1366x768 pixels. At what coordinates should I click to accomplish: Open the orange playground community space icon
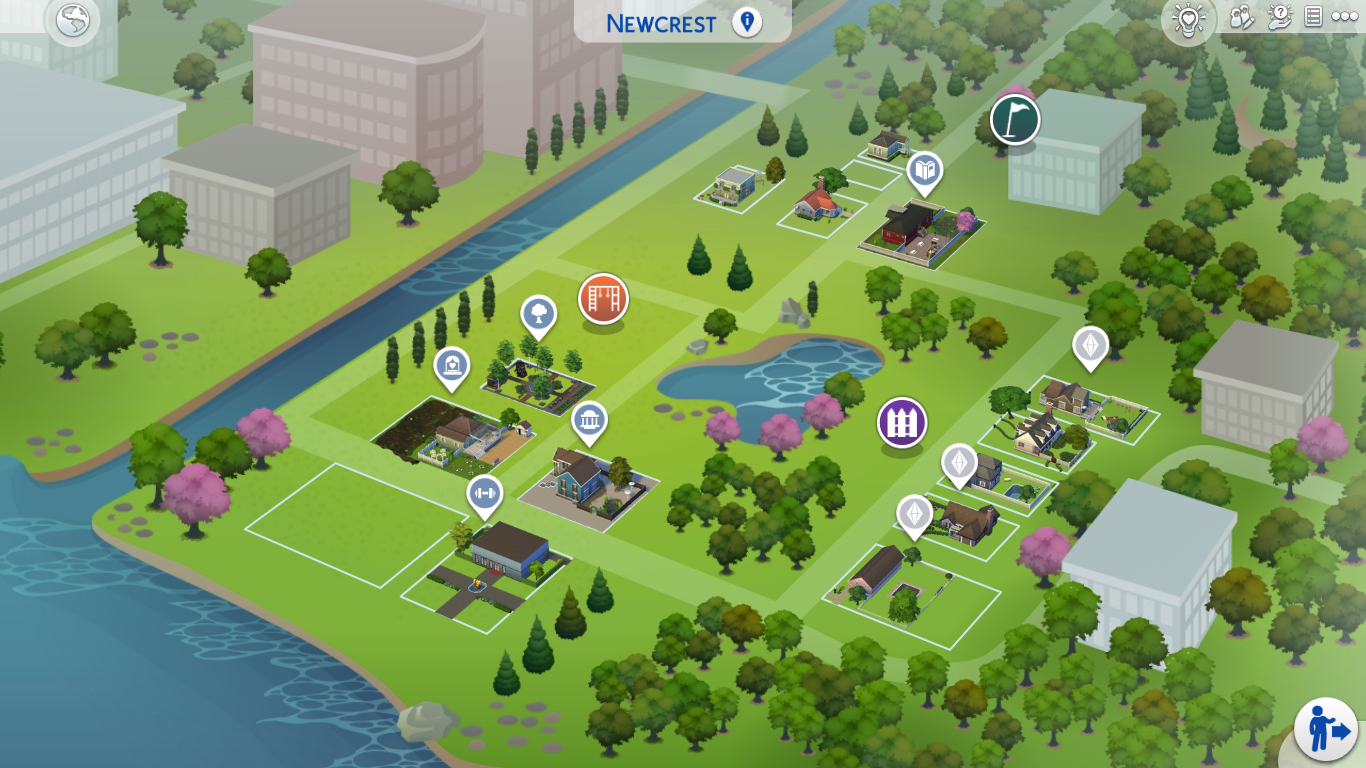click(602, 299)
